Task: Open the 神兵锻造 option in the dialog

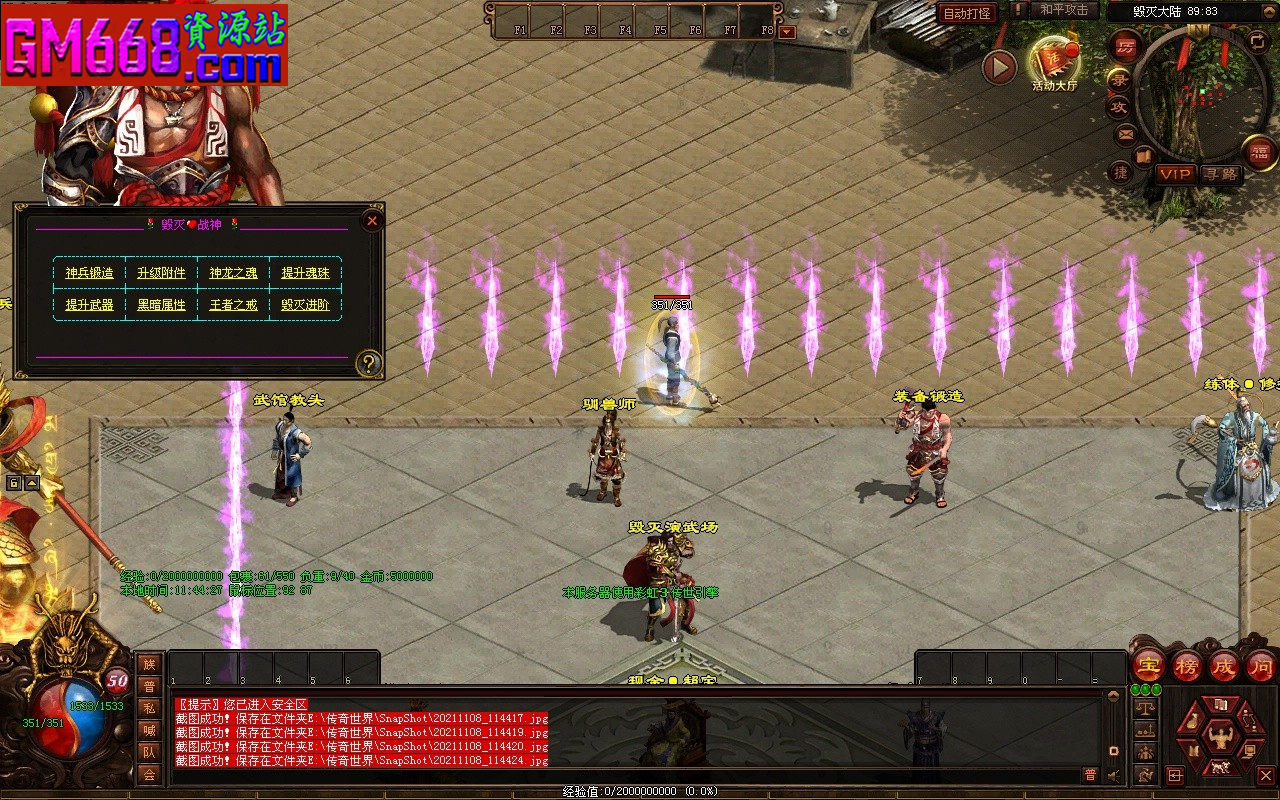Action: pyautogui.click(x=90, y=273)
